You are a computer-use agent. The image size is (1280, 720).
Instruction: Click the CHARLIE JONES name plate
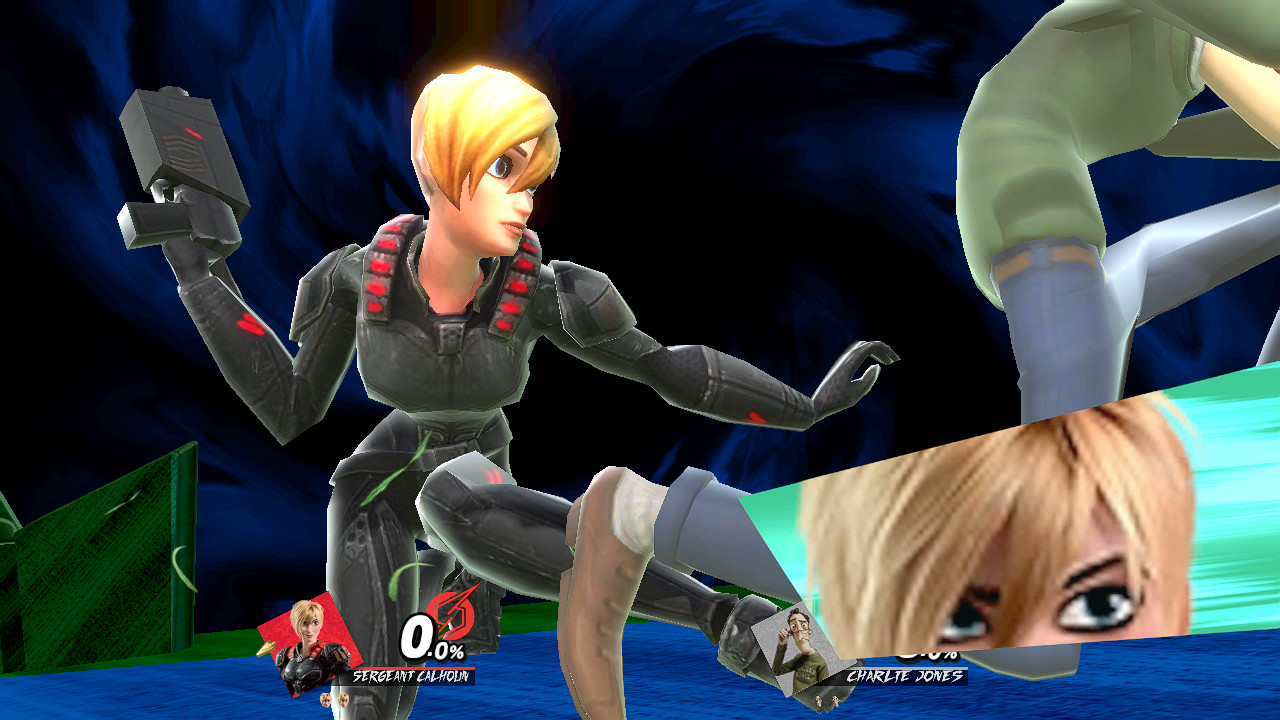pos(904,675)
